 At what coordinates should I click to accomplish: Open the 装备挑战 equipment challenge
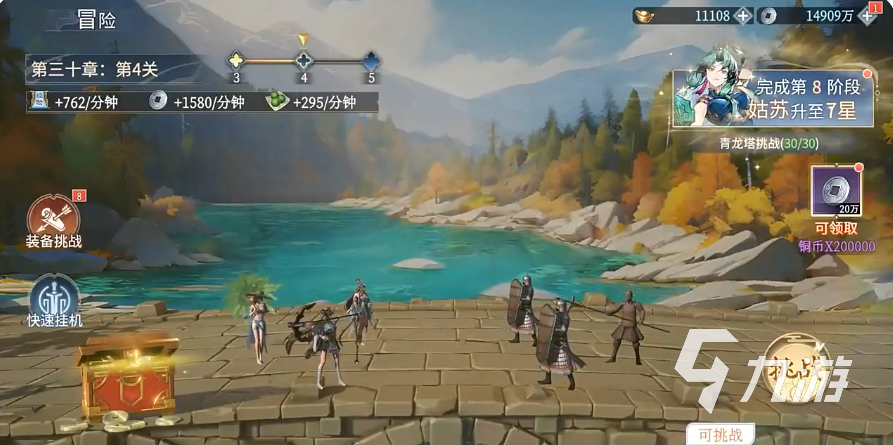[53, 219]
